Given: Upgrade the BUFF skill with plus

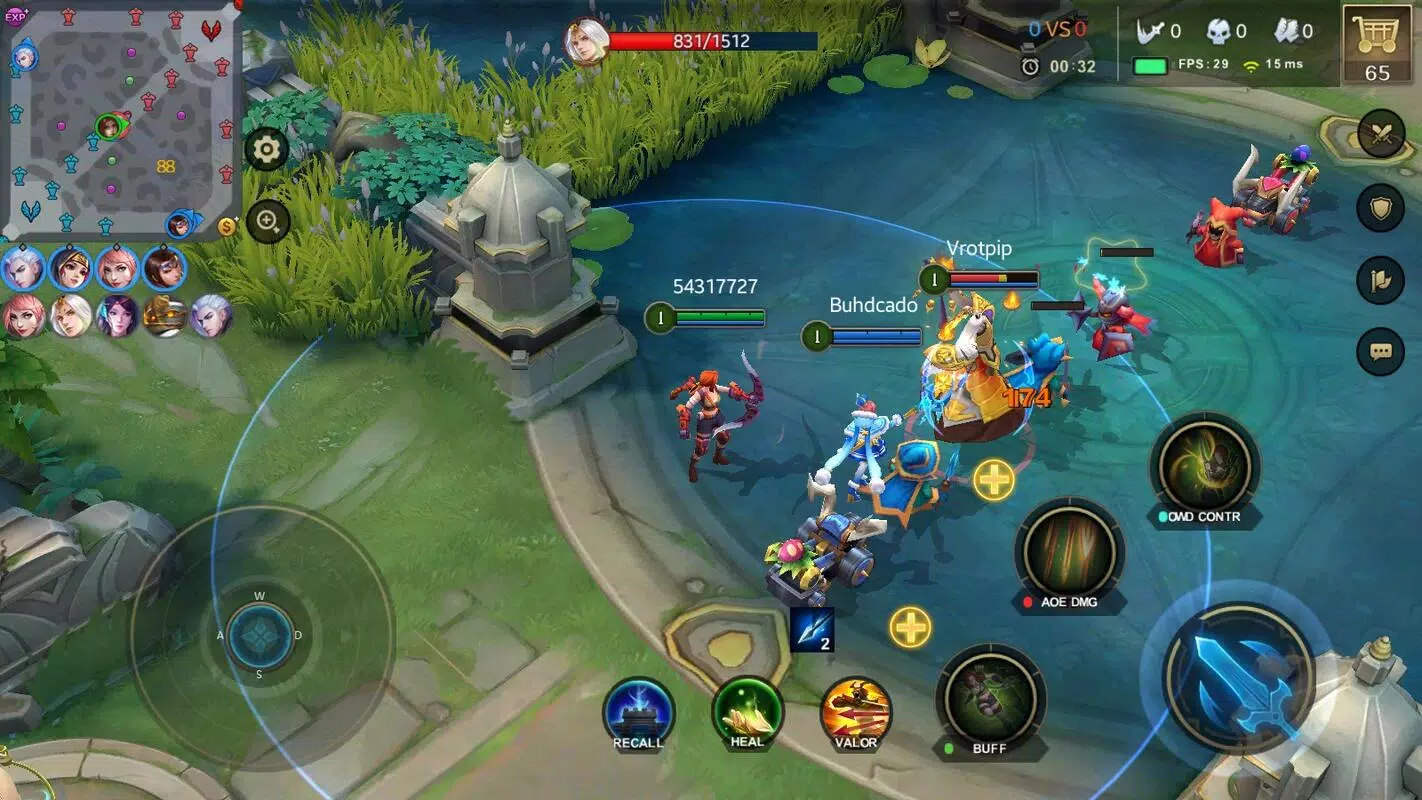Looking at the screenshot, I should pyautogui.click(x=910, y=627).
